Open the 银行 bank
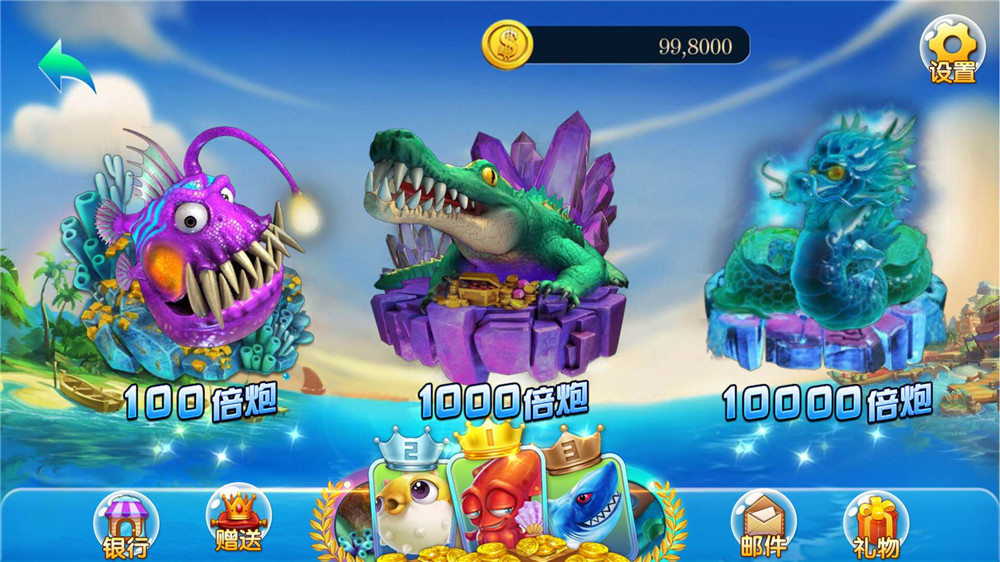 point(126,524)
